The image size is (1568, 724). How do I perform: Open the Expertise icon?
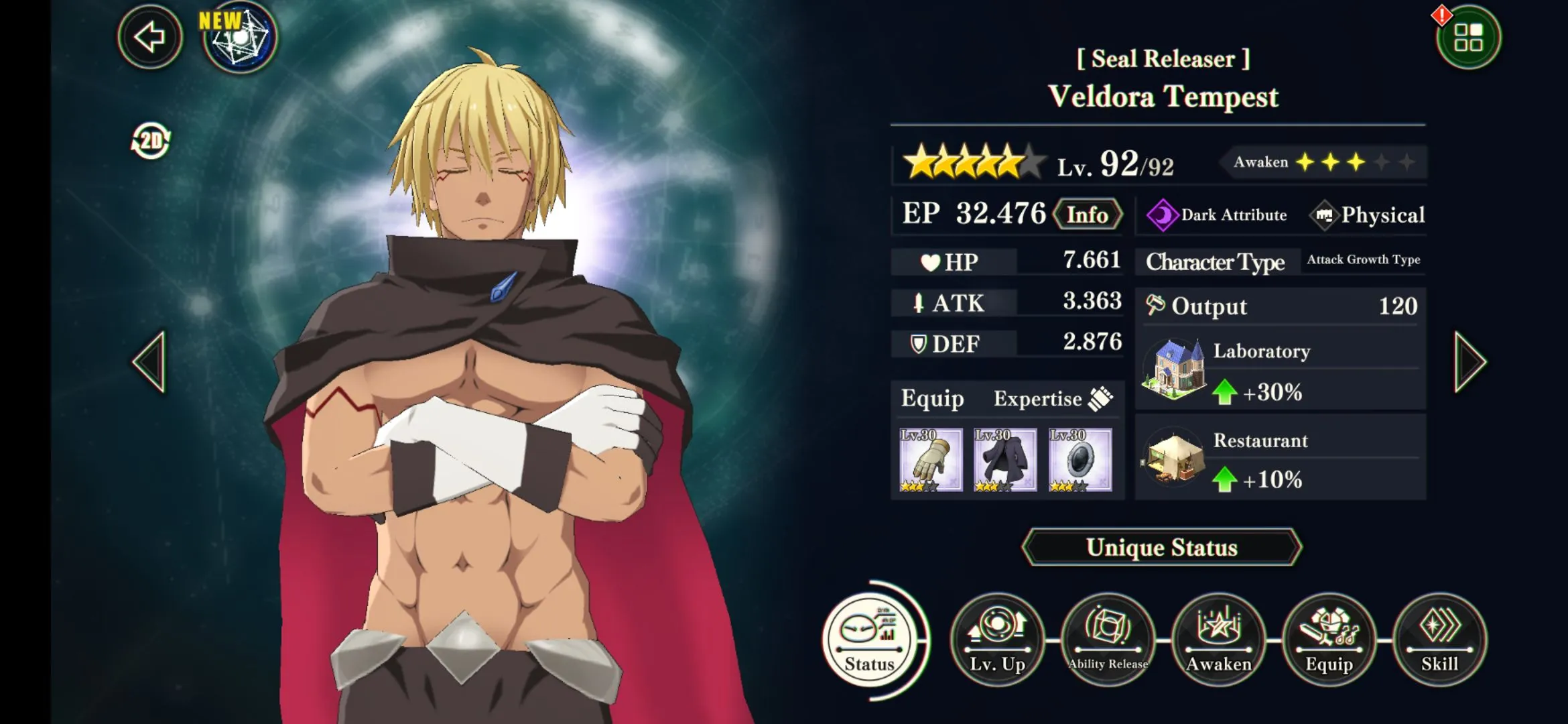click(x=1100, y=398)
